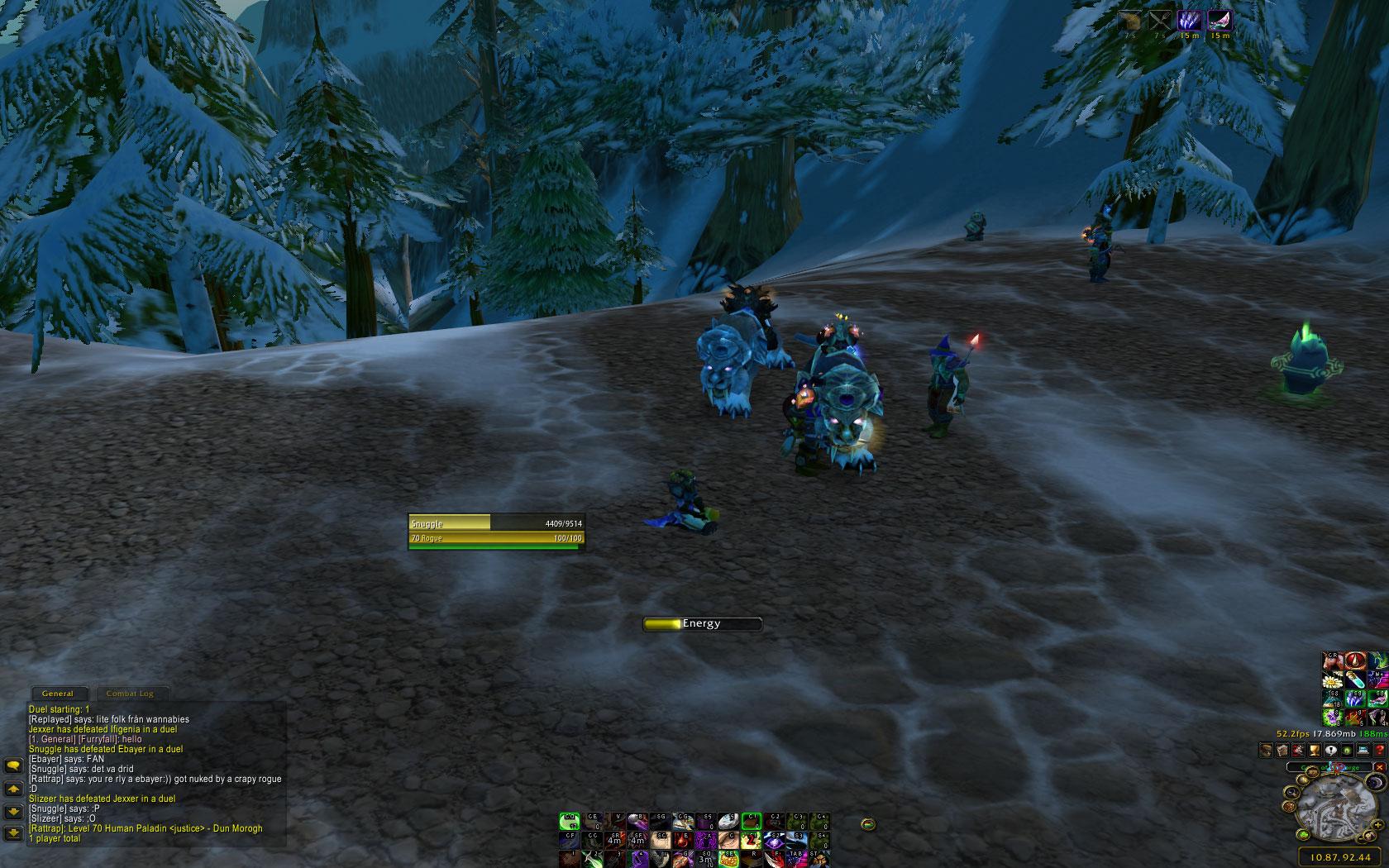Screen dimensions: 1389x868
Task: Activate the purple eye ability bound to S2
Action: pos(775,838)
